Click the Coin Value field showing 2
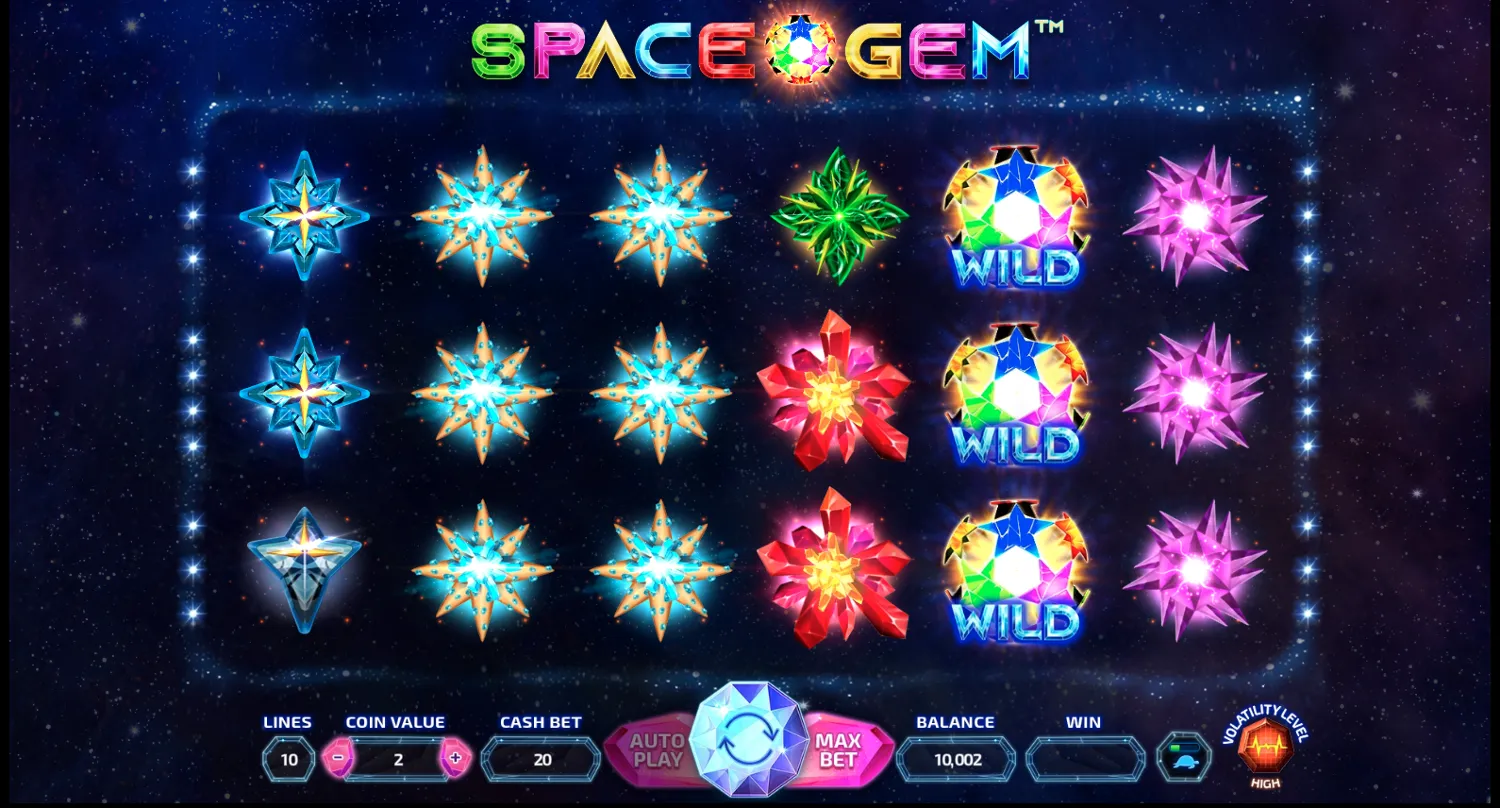The height and width of the screenshot is (808, 1500). point(398,758)
